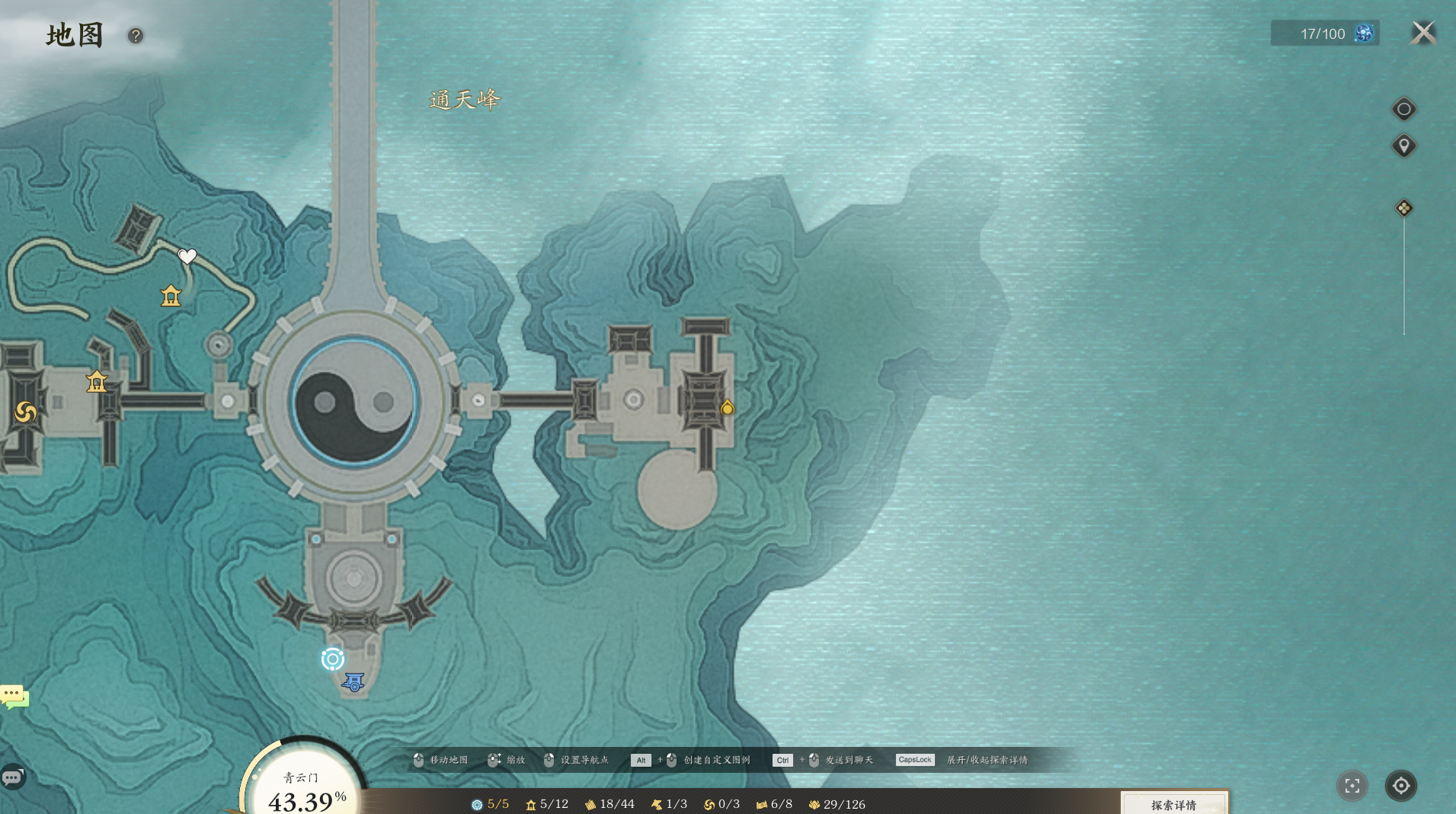Select the white heart map marker

point(187,256)
